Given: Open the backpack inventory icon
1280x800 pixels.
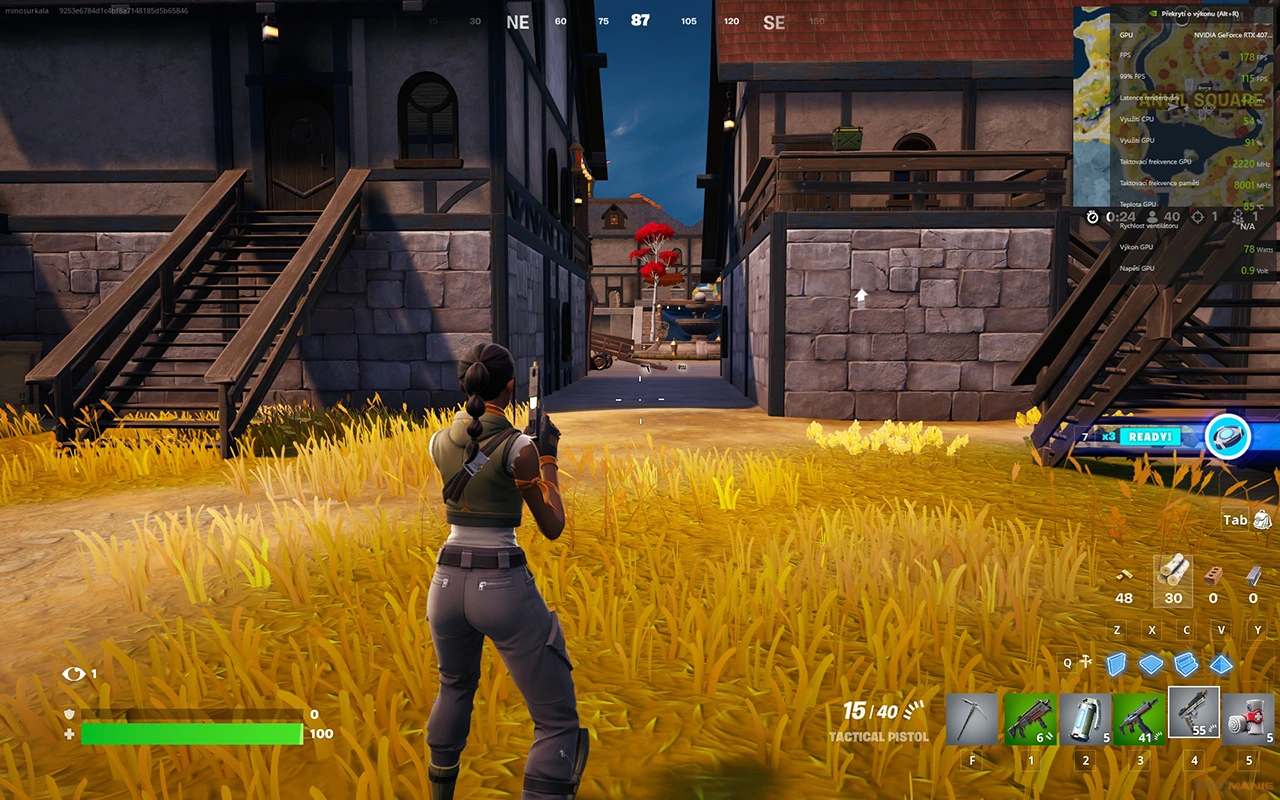Looking at the screenshot, I should (1261, 519).
